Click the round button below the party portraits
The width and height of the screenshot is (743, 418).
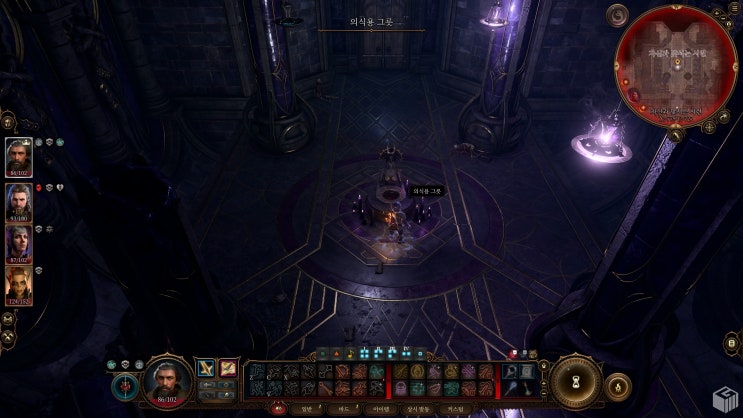coord(8,318)
